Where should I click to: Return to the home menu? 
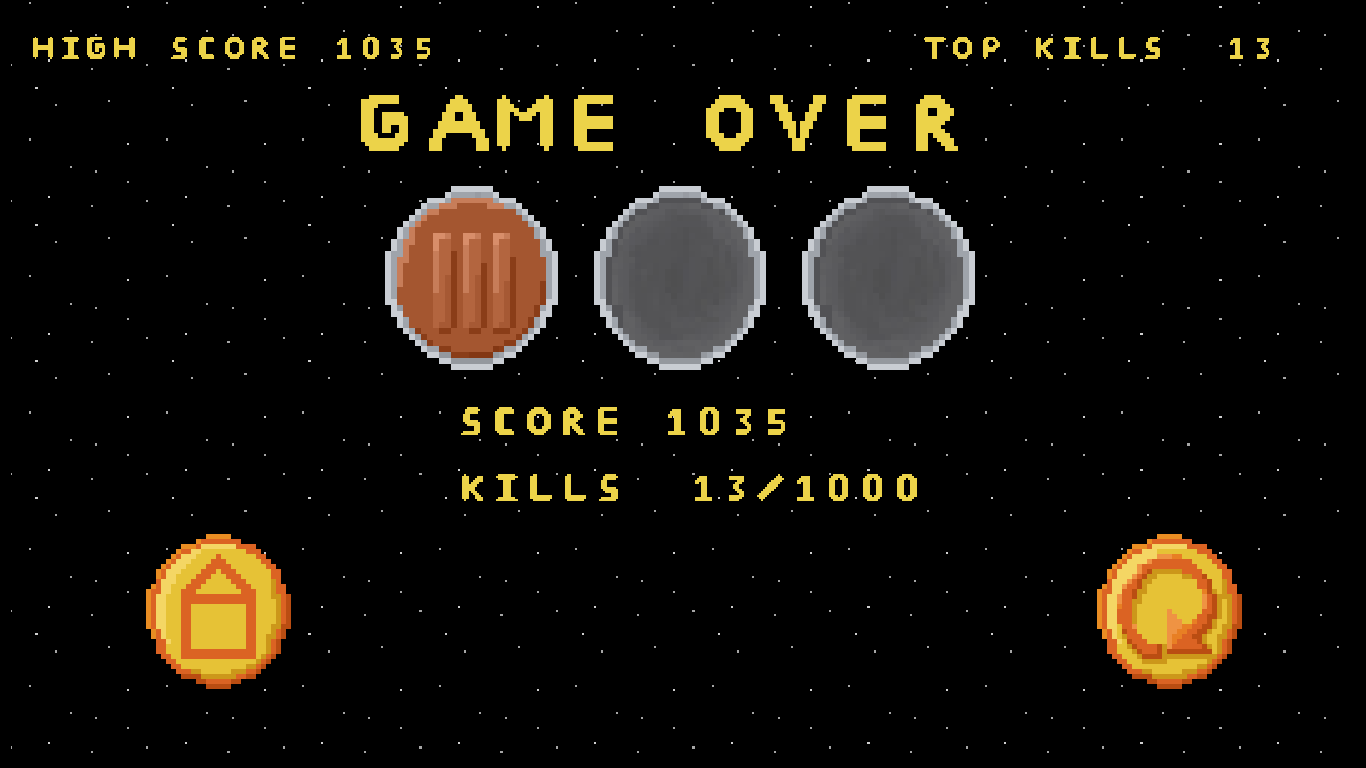coord(218,611)
